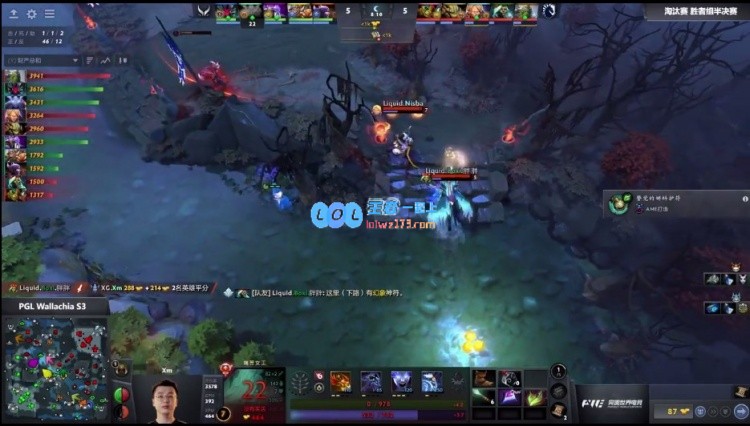Open the net worth list dropdown
The image size is (750, 426).
click(42, 60)
